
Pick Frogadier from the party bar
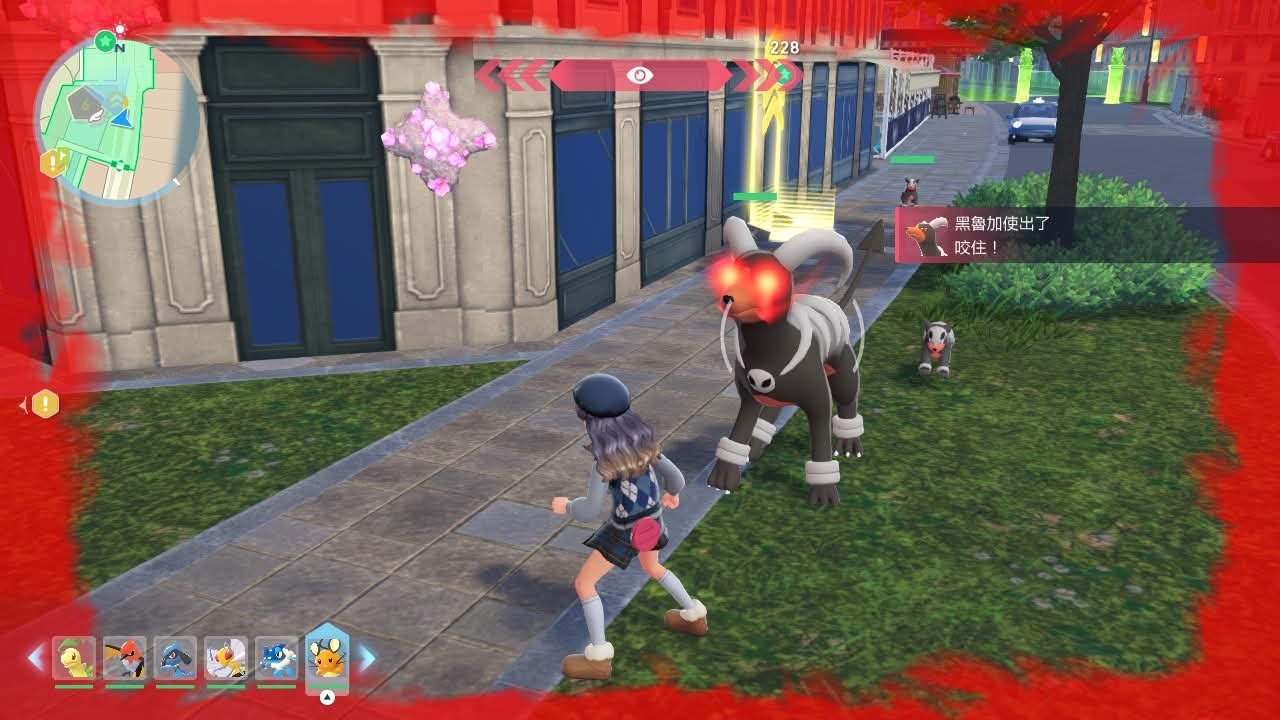click(x=276, y=658)
